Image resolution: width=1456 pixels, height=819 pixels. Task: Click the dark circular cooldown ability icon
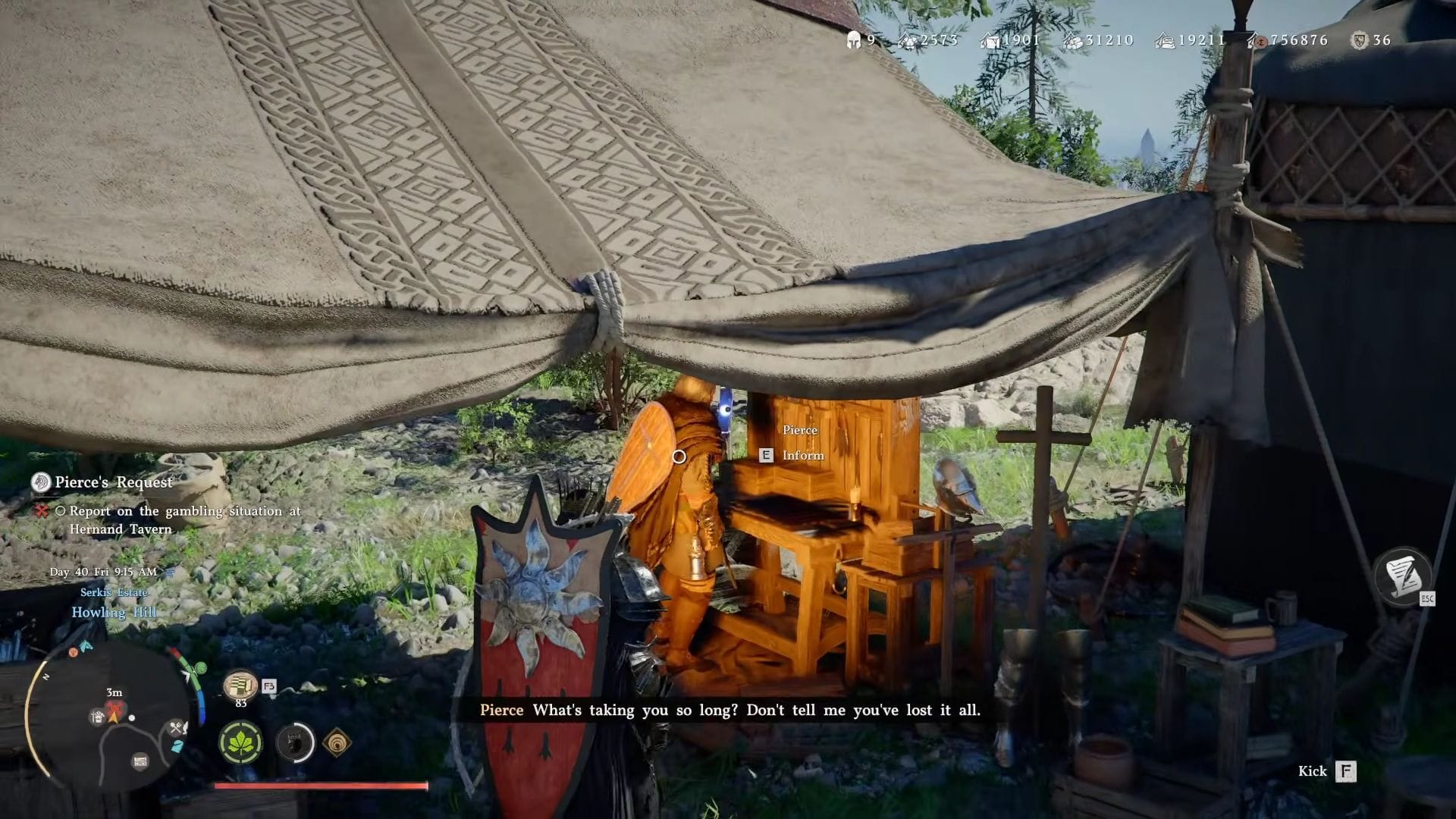pyautogui.click(x=295, y=742)
